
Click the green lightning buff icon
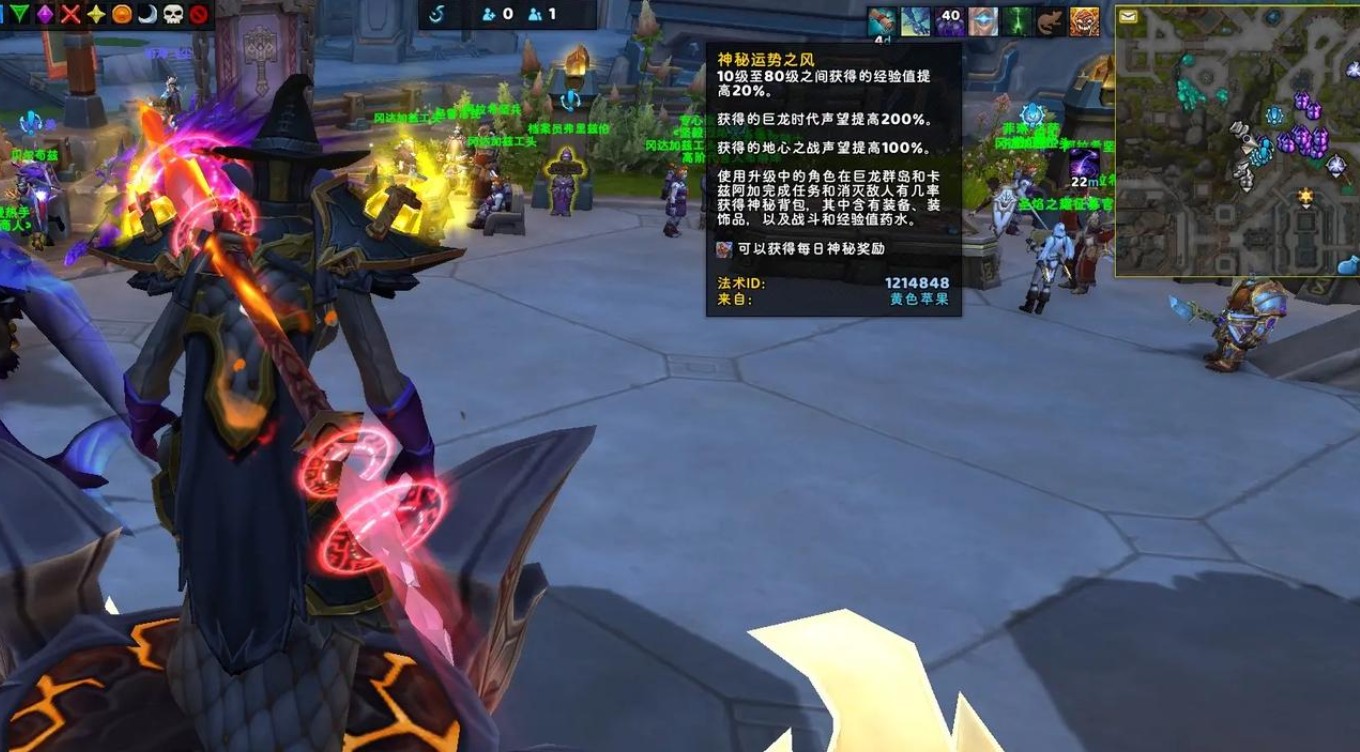1017,21
